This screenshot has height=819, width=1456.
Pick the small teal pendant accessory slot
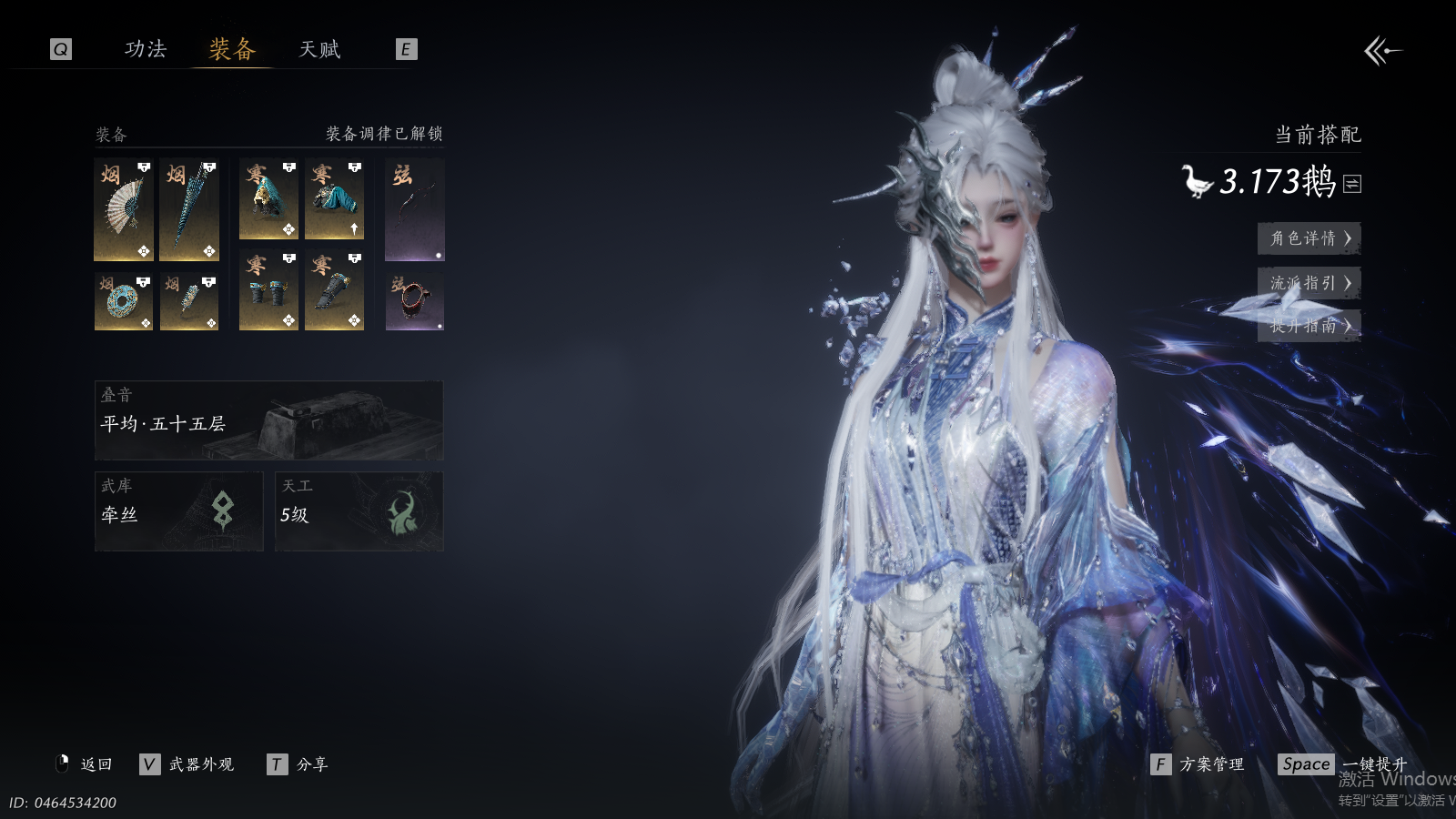point(189,301)
